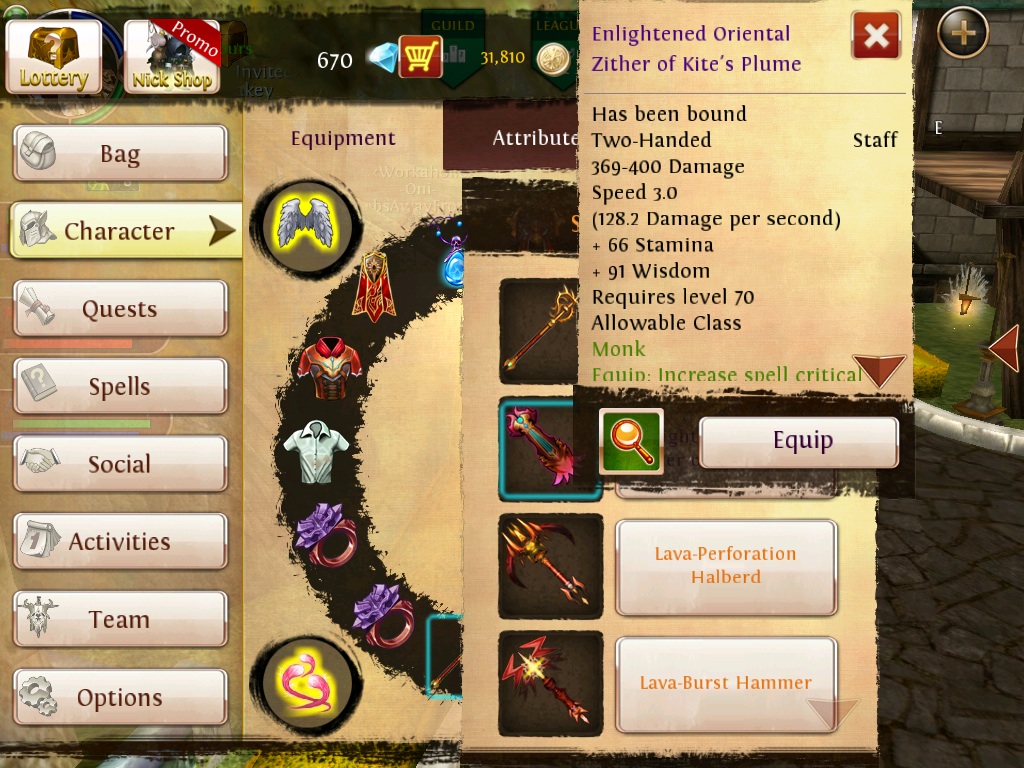
Task: Select the angel wings equipment slot
Action: [305, 221]
